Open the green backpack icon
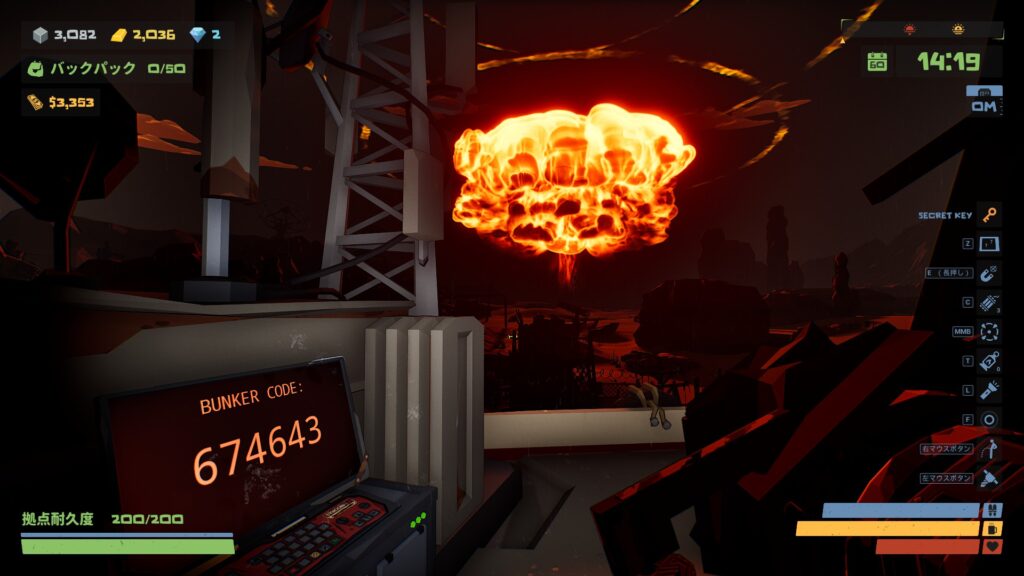 pyautogui.click(x=35, y=69)
